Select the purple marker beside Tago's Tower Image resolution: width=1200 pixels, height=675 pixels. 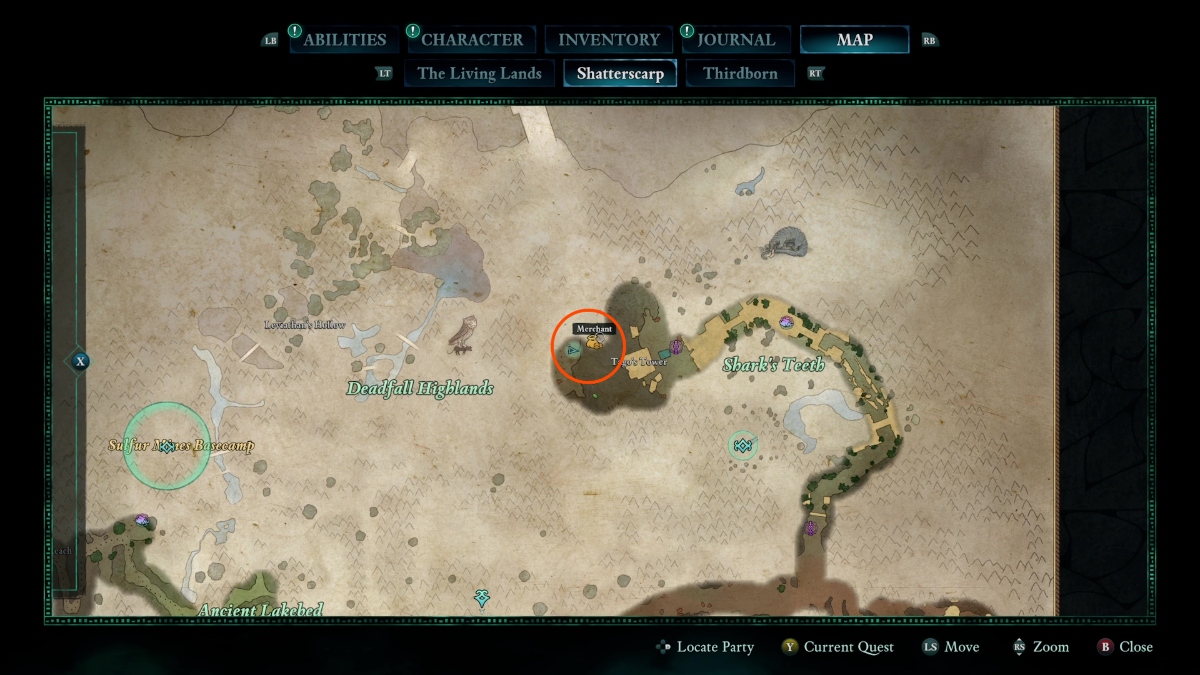(x=676, y=346)
